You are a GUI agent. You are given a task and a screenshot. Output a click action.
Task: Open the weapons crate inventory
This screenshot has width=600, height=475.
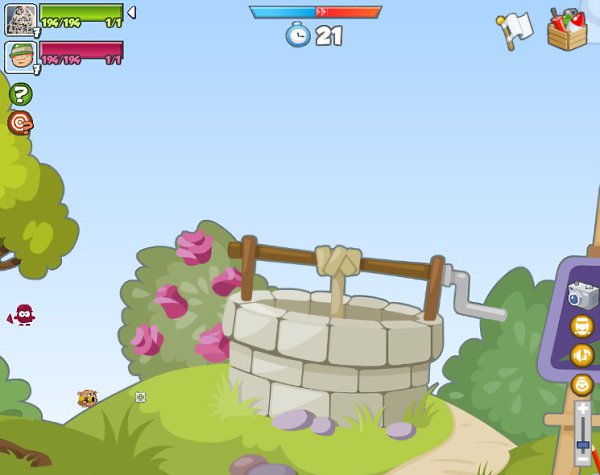pos(567,28)
